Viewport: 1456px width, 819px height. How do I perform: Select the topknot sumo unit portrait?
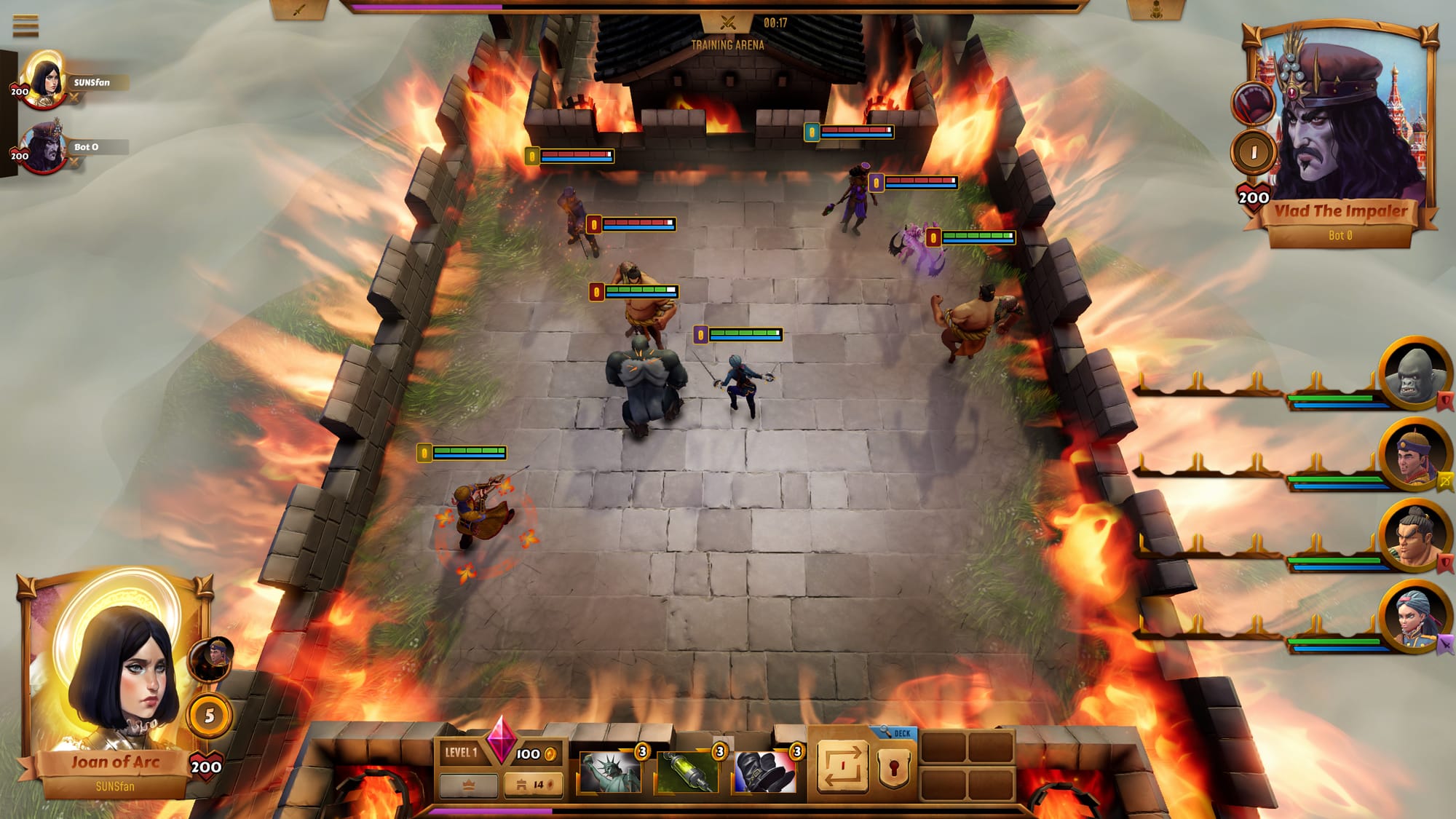tap(1414, 538)
